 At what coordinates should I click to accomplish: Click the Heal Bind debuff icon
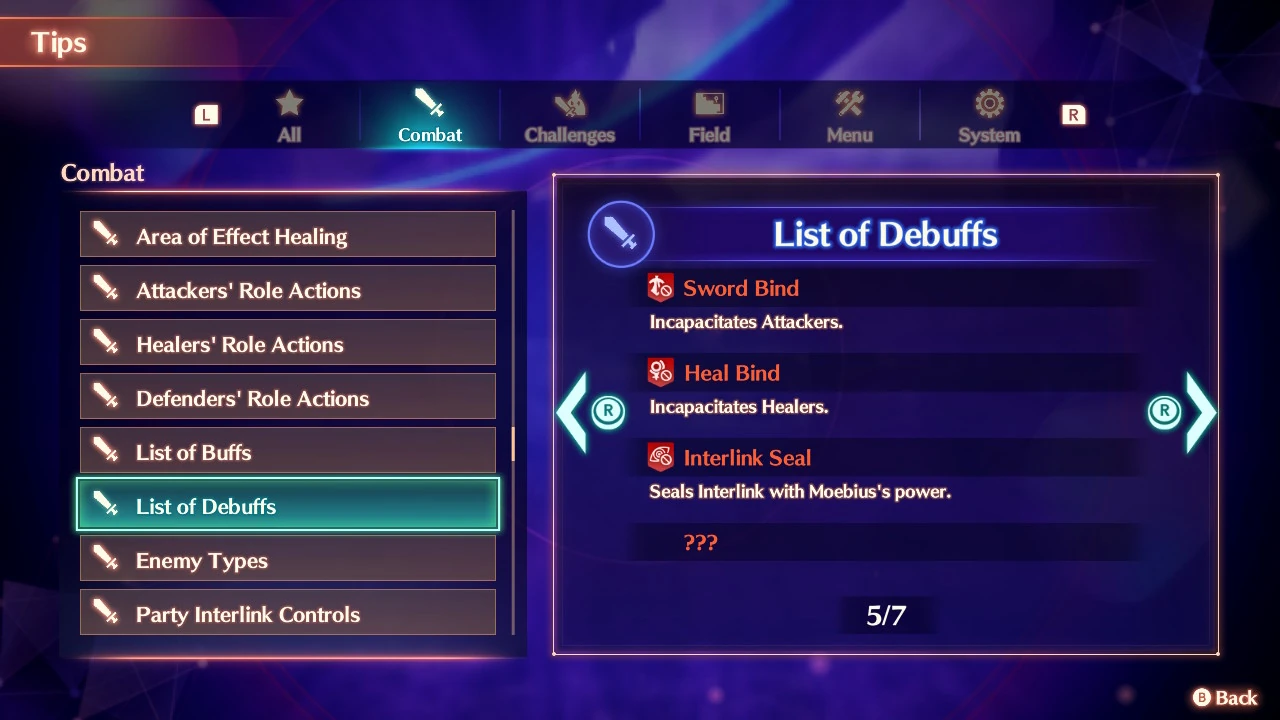click(660, 372)
